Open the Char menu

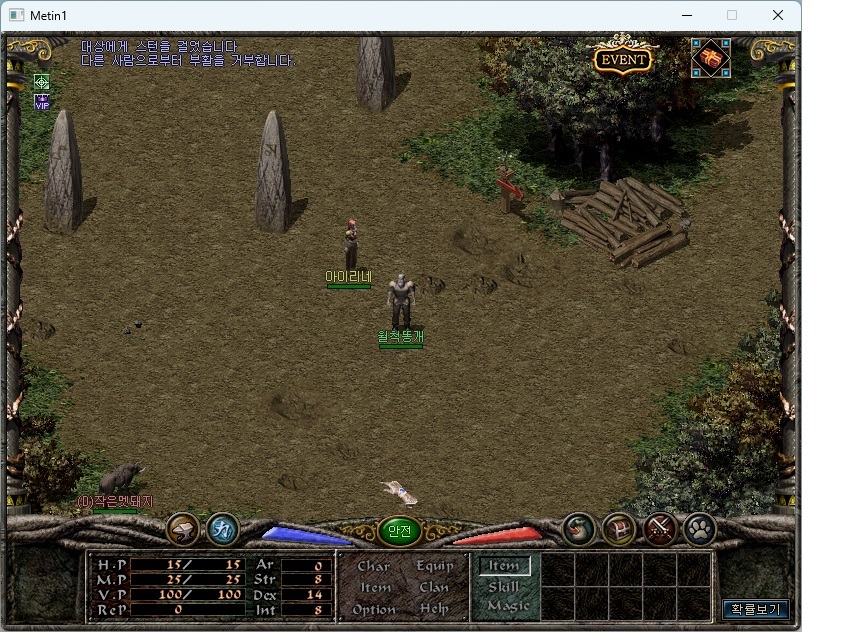coord(374,566)
